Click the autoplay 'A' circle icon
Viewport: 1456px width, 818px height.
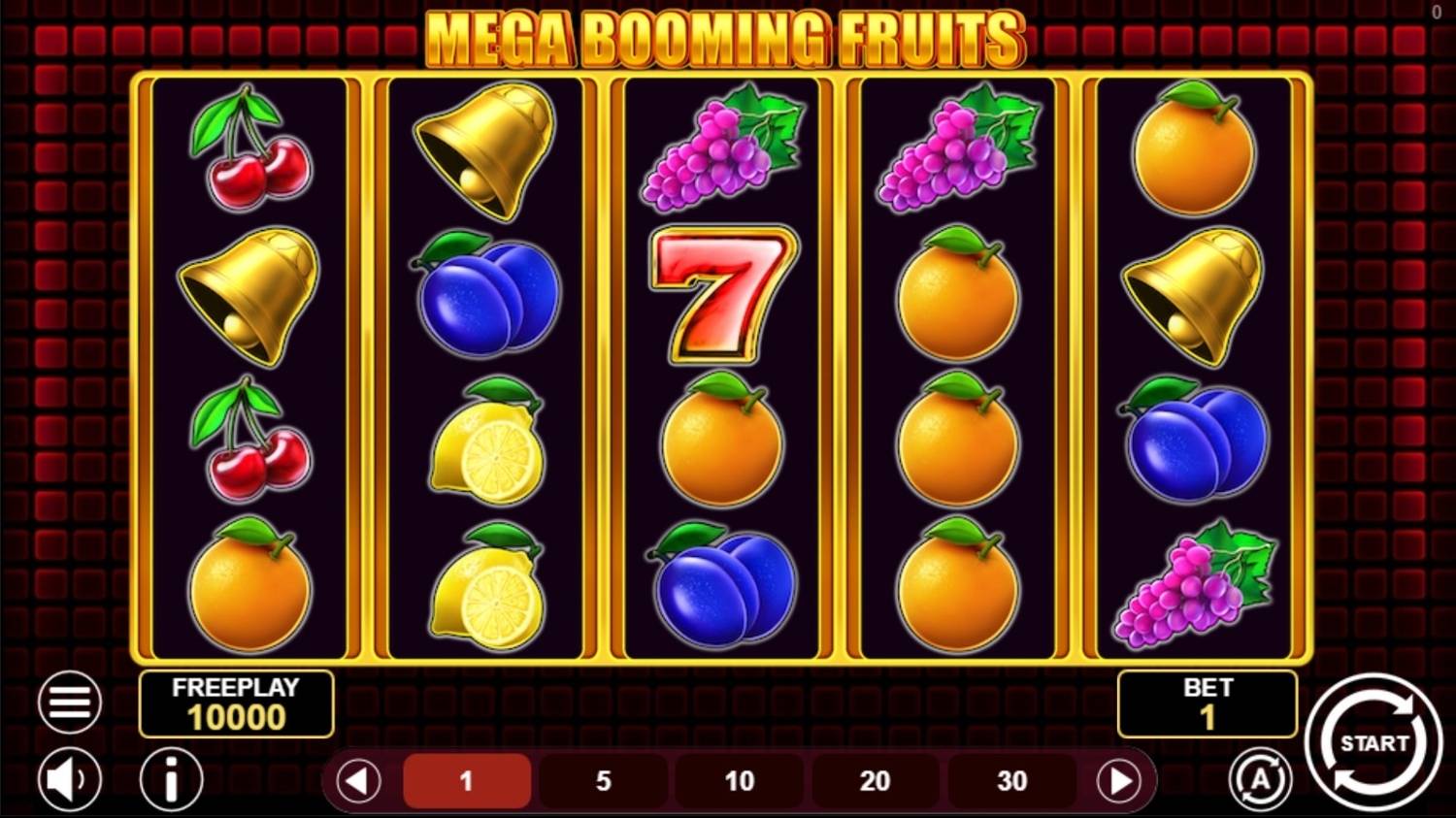(1261, 779)
